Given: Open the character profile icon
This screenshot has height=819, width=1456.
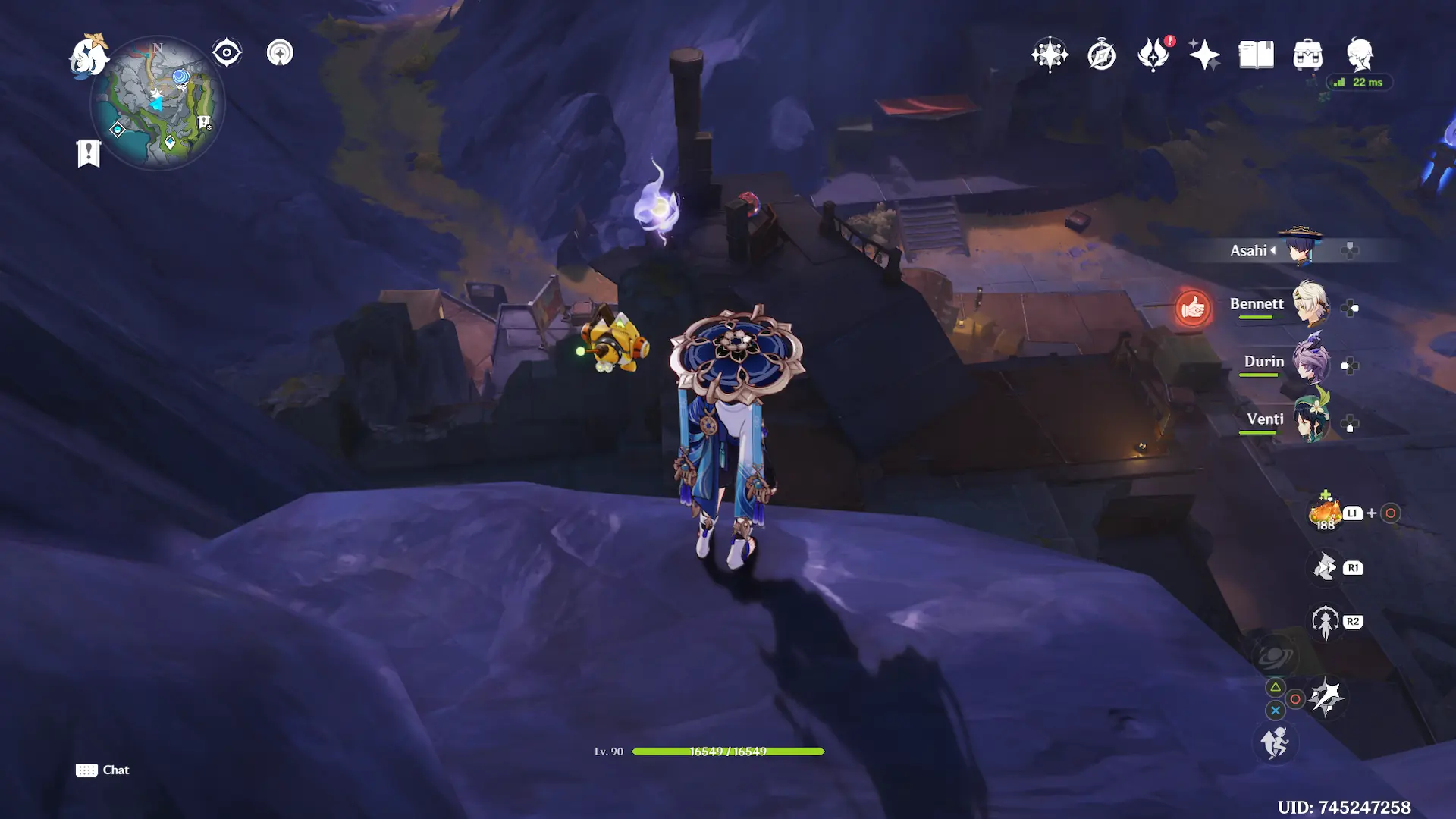Looking at the screenshot, I should pyautogui.click(x=1360, y=55).
